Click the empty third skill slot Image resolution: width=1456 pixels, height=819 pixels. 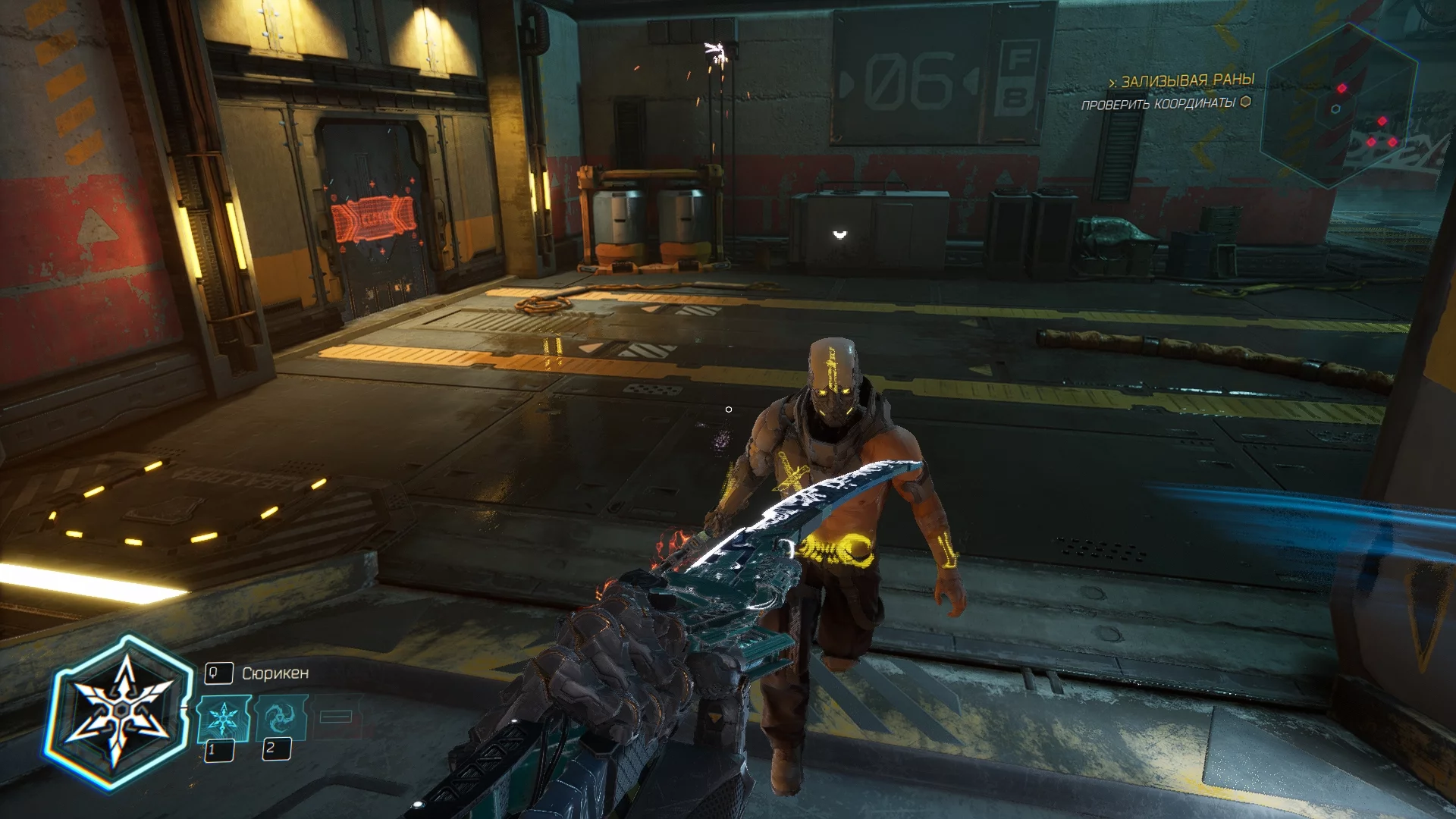pos(336,717)
